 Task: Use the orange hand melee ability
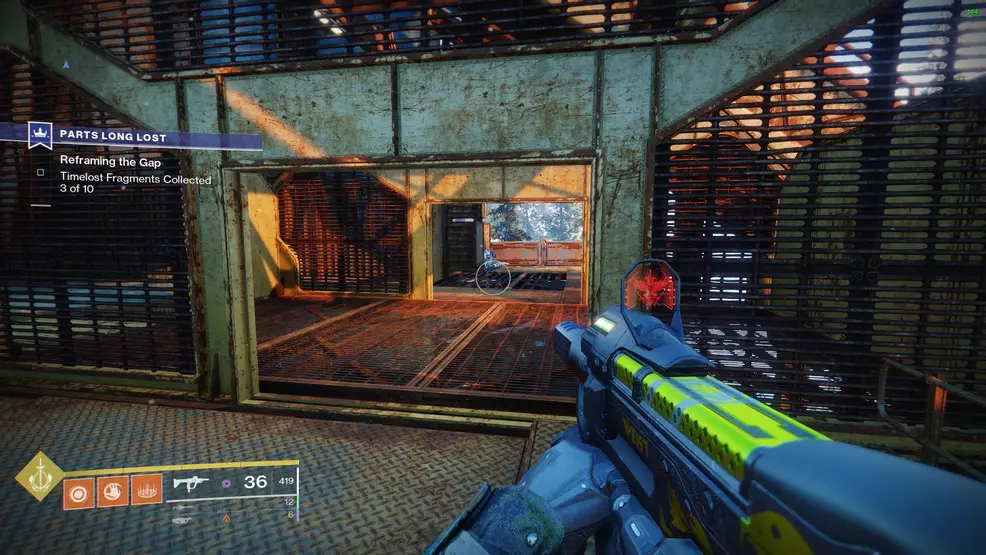(x=112, y=490)
